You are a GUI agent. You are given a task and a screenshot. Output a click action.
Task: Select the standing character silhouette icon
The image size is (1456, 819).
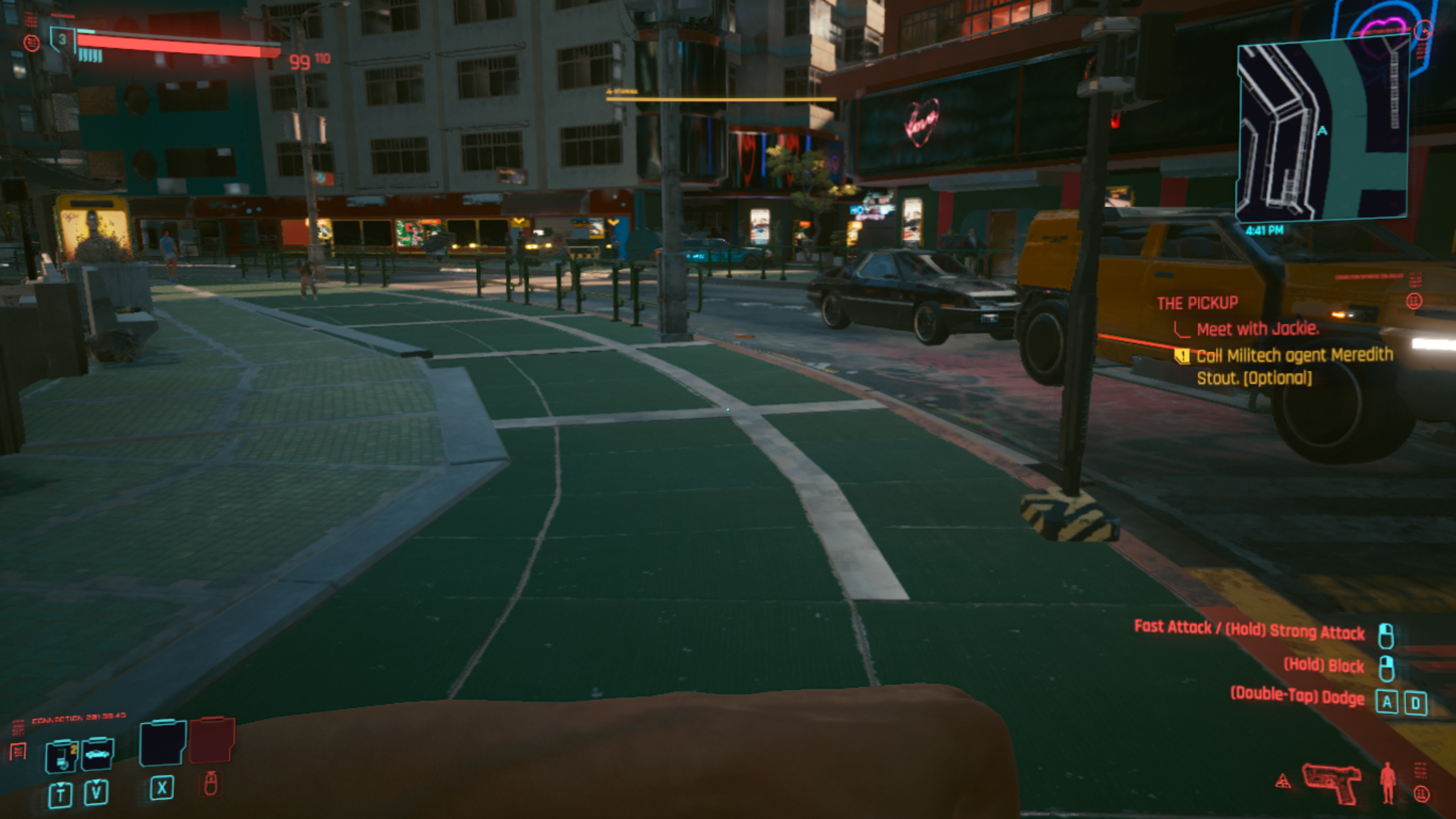pyautogui.click(x=1388, y=783)
